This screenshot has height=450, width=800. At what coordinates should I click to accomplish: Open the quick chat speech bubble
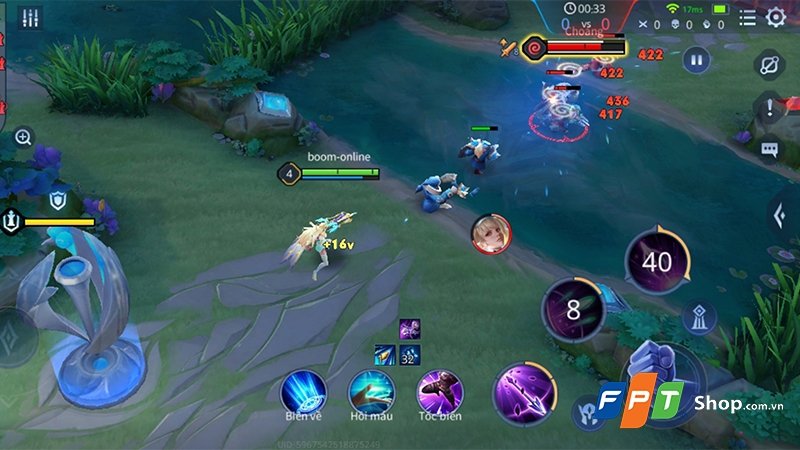point(770,150)
